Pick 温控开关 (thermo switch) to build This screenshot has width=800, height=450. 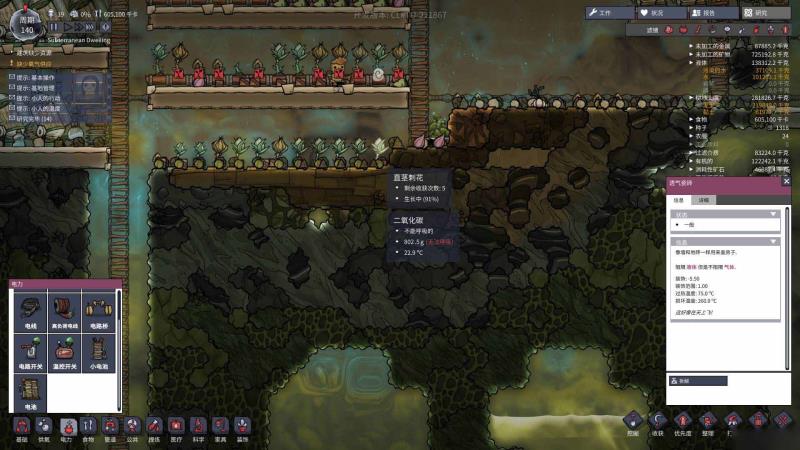click(x=65, y=350)
